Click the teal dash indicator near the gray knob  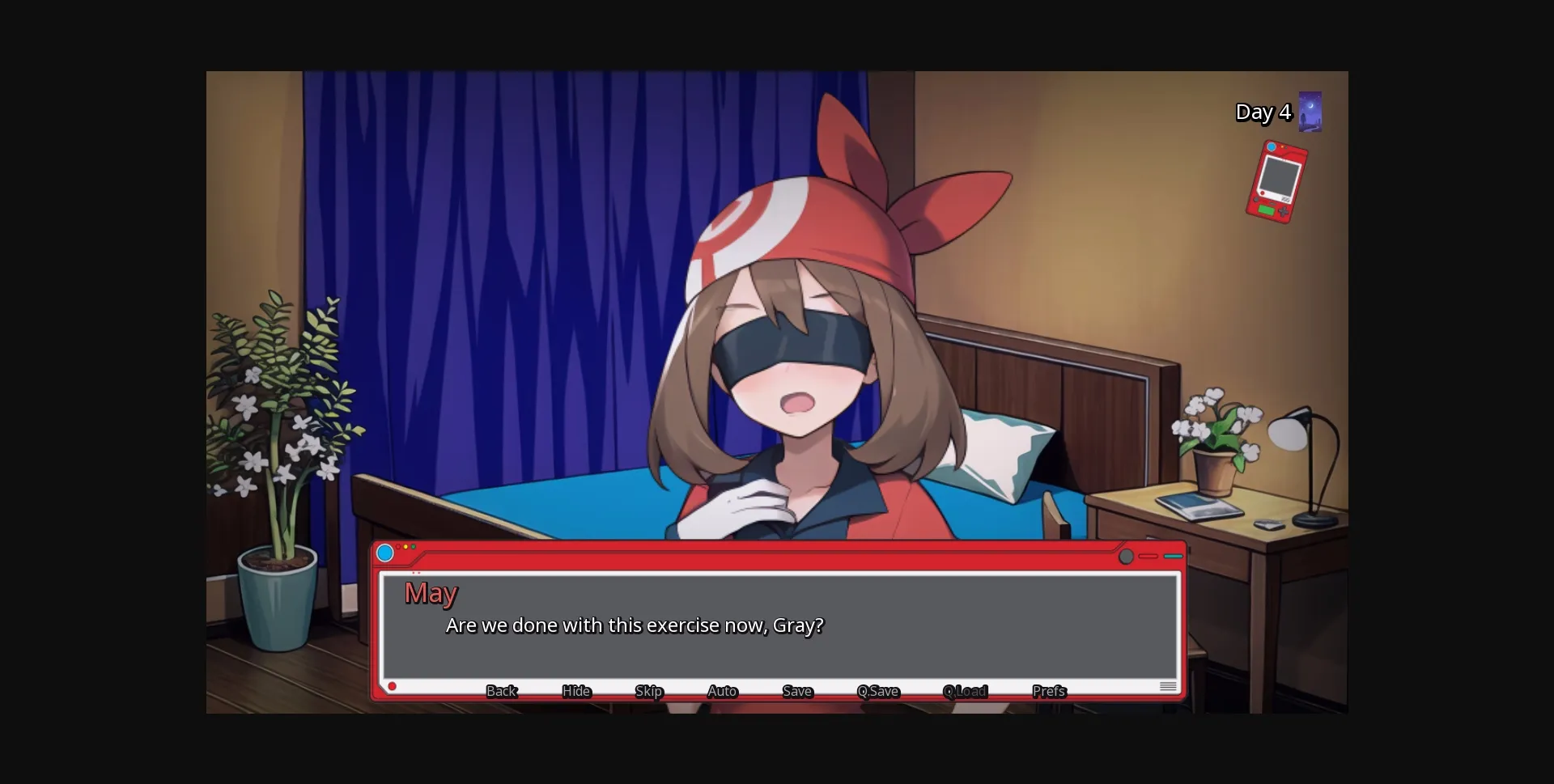pos(1174,557)
